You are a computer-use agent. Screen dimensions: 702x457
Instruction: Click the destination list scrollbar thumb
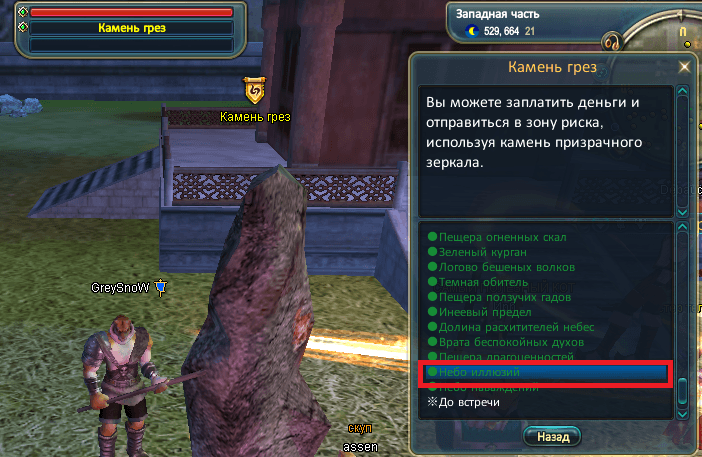[683, 388]
